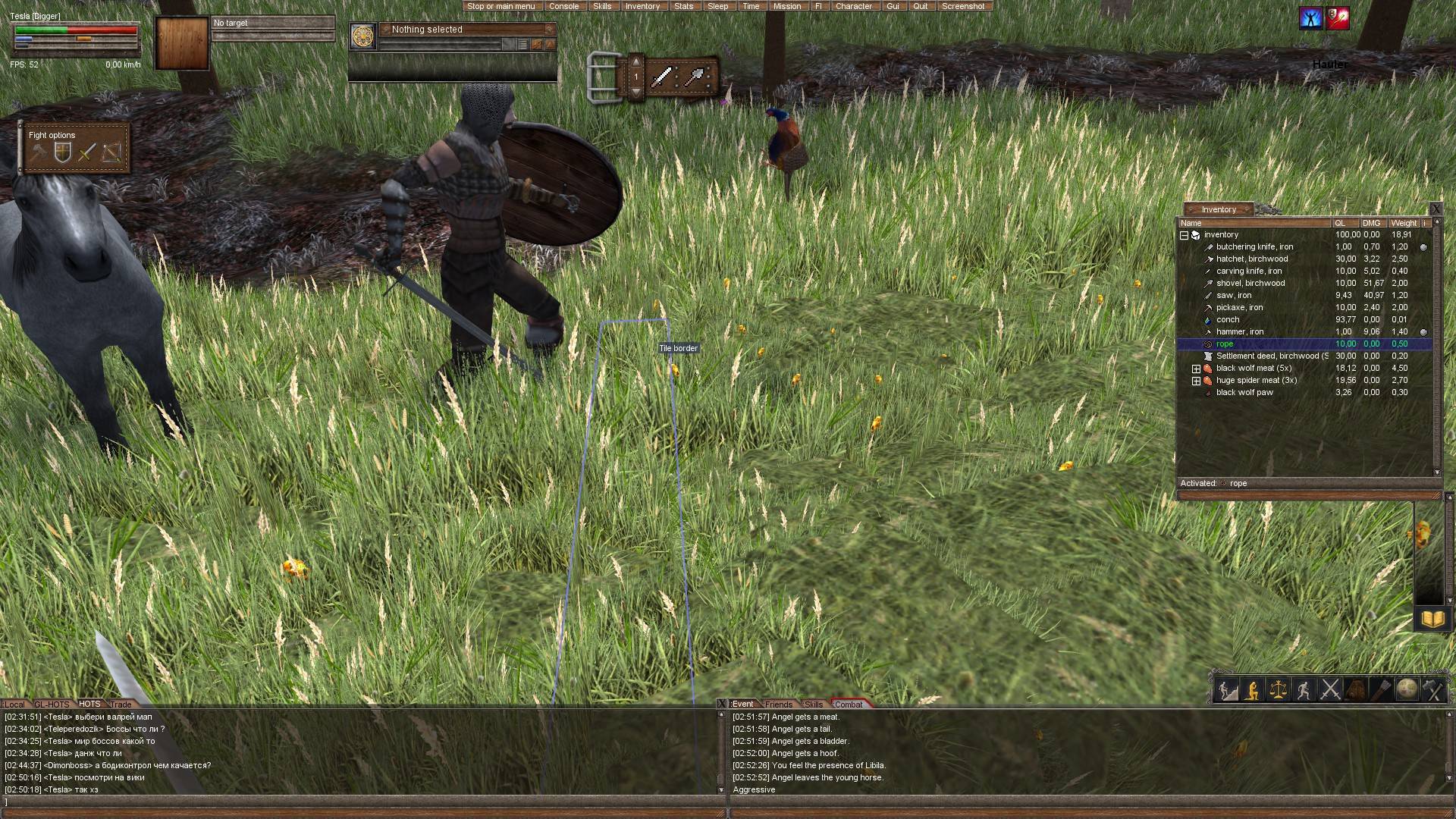
Task: Select the shovel, birchwood inventory row
Action: pyautogui.click(x=1250, y=284)
